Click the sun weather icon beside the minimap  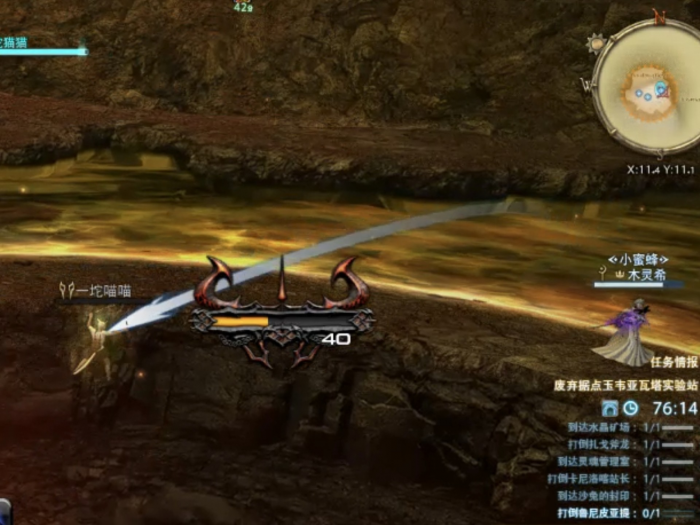[x=597, y=43]
